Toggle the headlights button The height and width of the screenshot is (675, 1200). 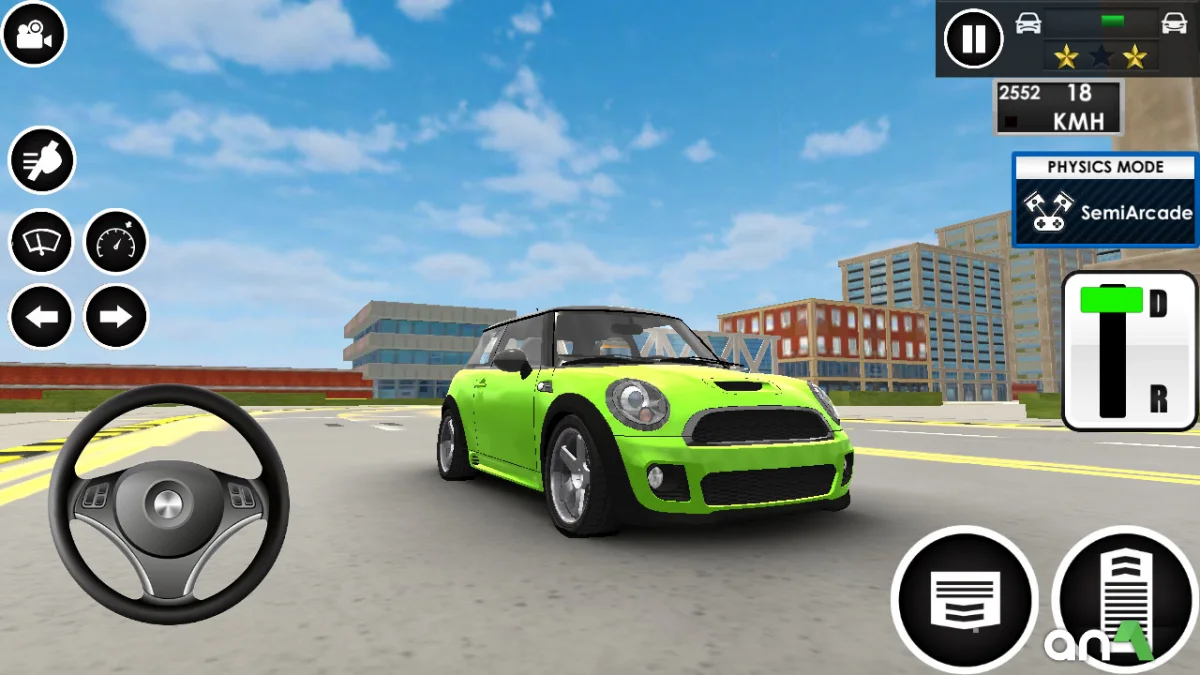(41, 160)
